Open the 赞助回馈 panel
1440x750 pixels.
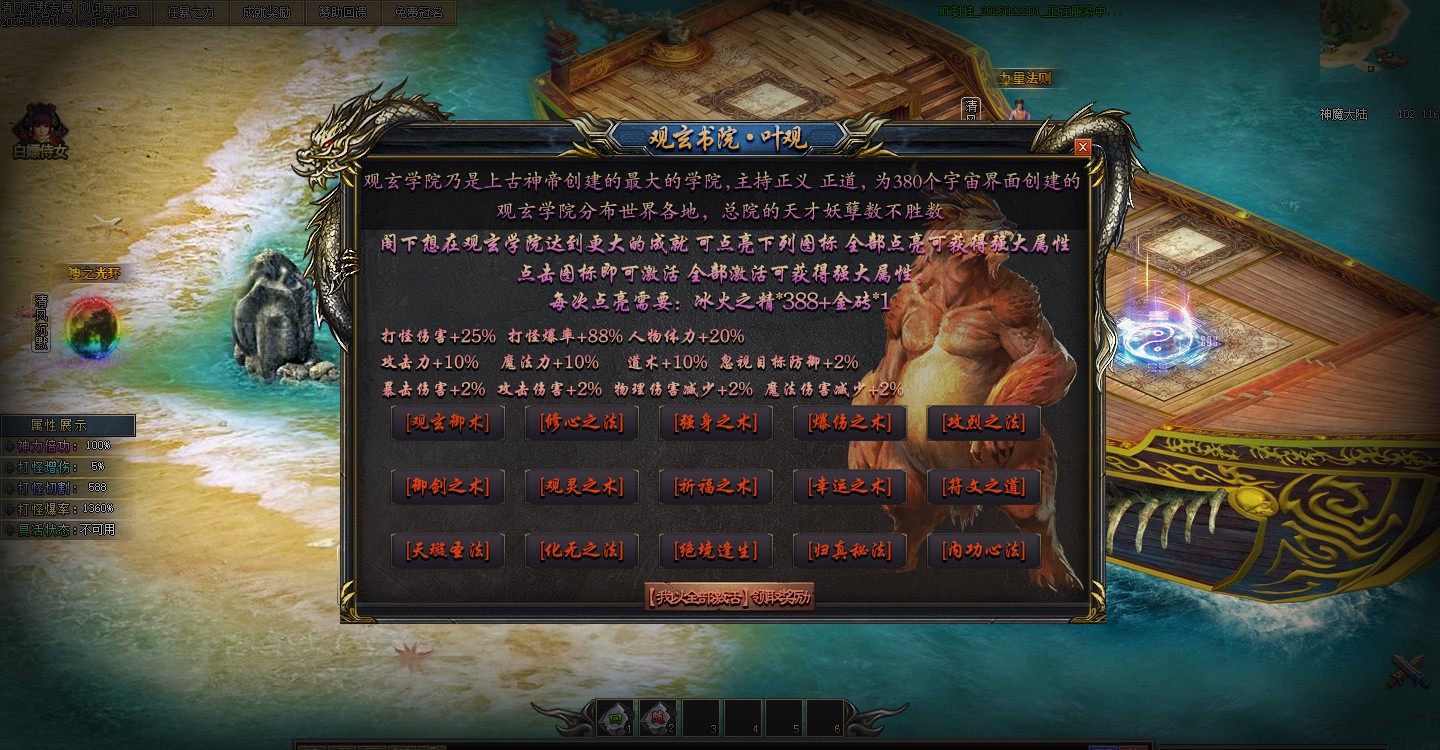pyautogui.click(x=343, y=14)
